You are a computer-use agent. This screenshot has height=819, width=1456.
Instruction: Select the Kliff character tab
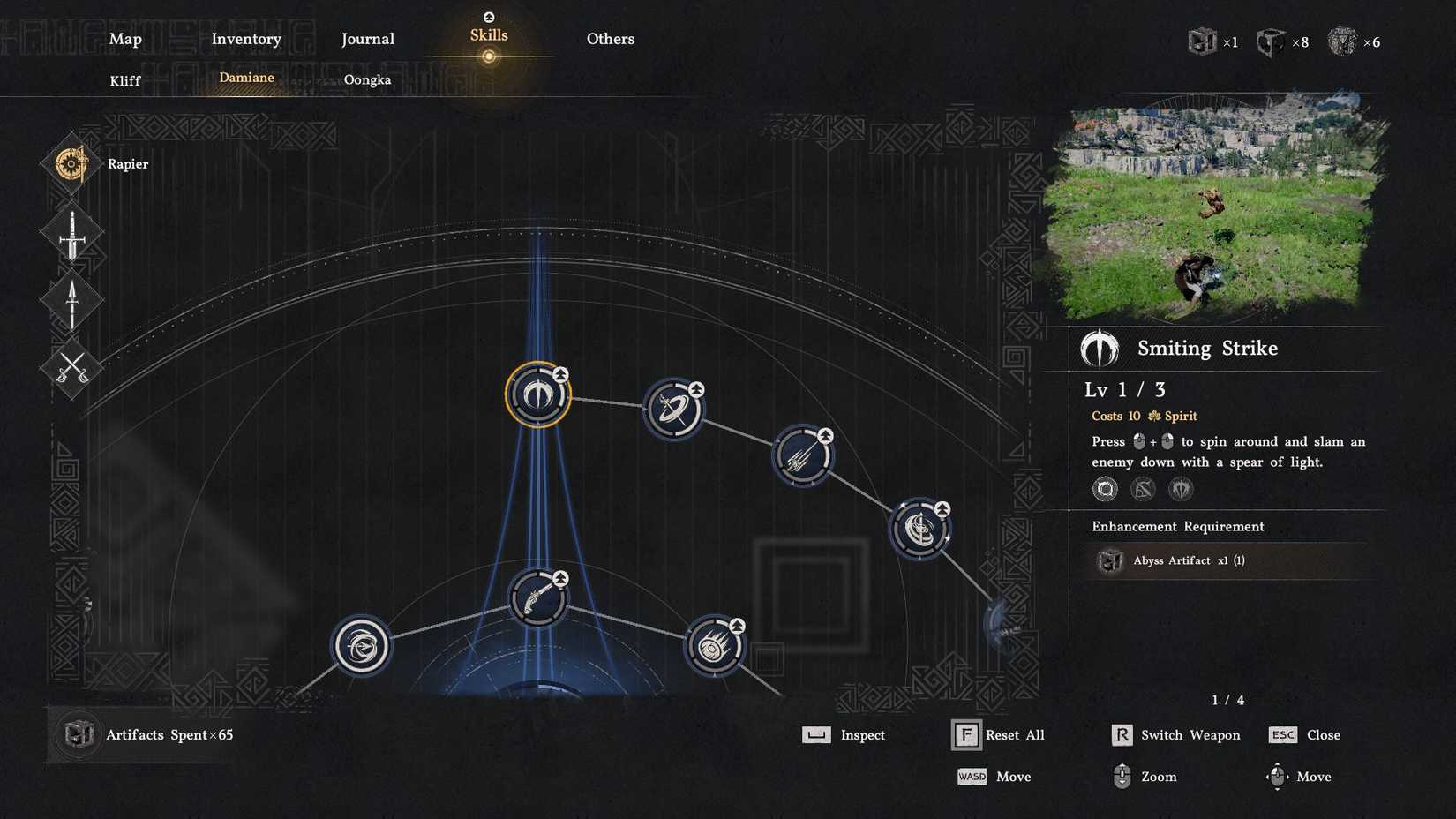(x=124, y=80)
